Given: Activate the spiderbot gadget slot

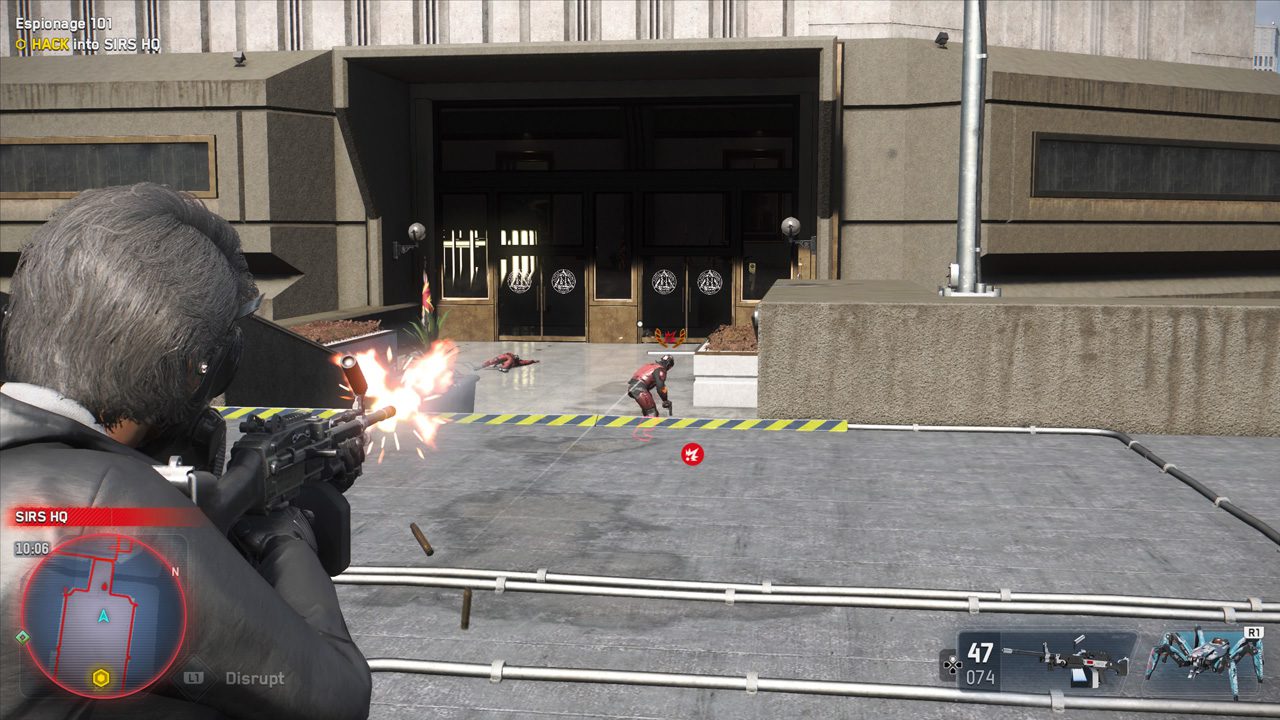Looking at the screenshot, I should point(1202,661).
